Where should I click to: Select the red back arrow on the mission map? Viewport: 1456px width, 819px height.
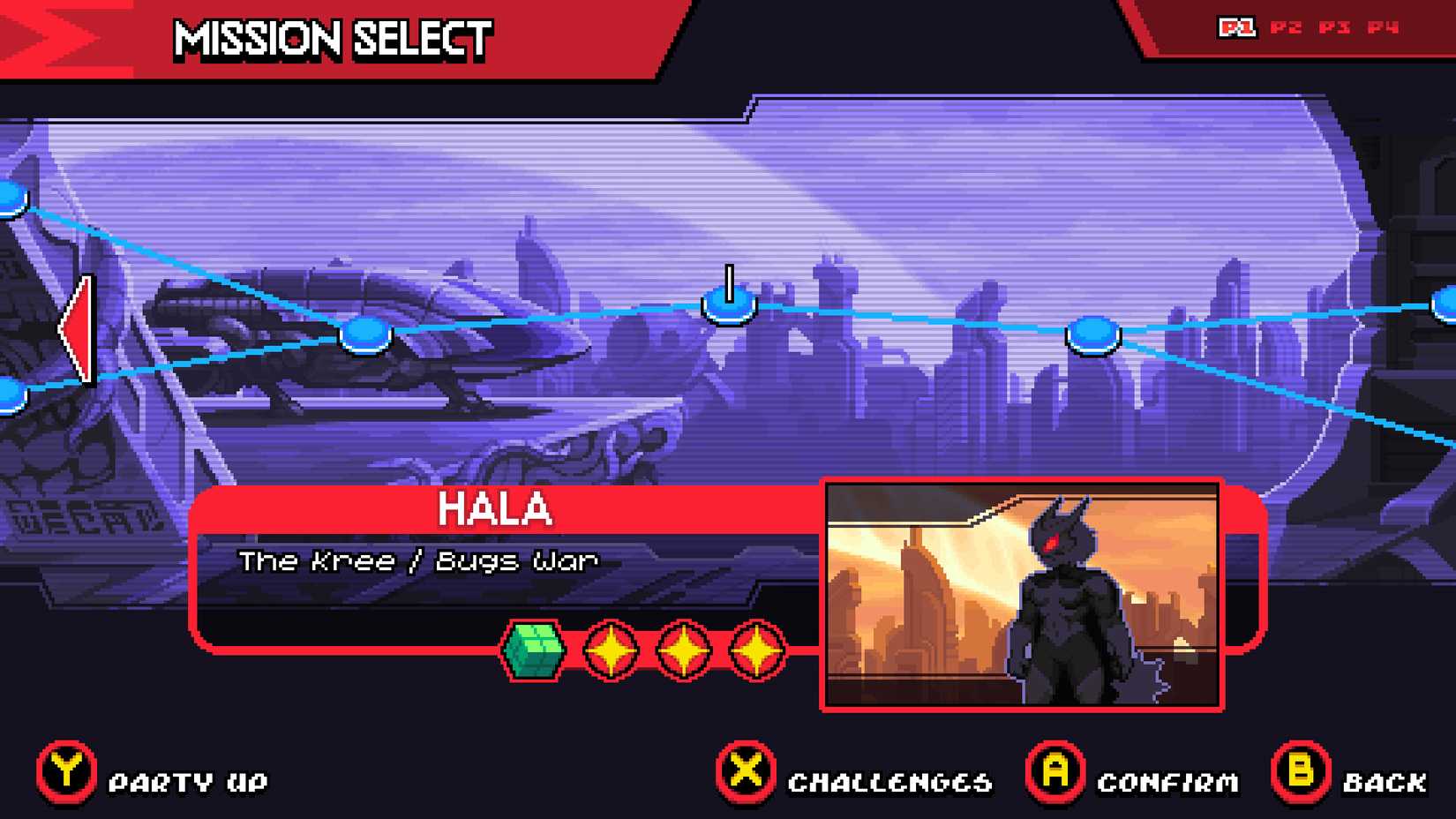78,331
